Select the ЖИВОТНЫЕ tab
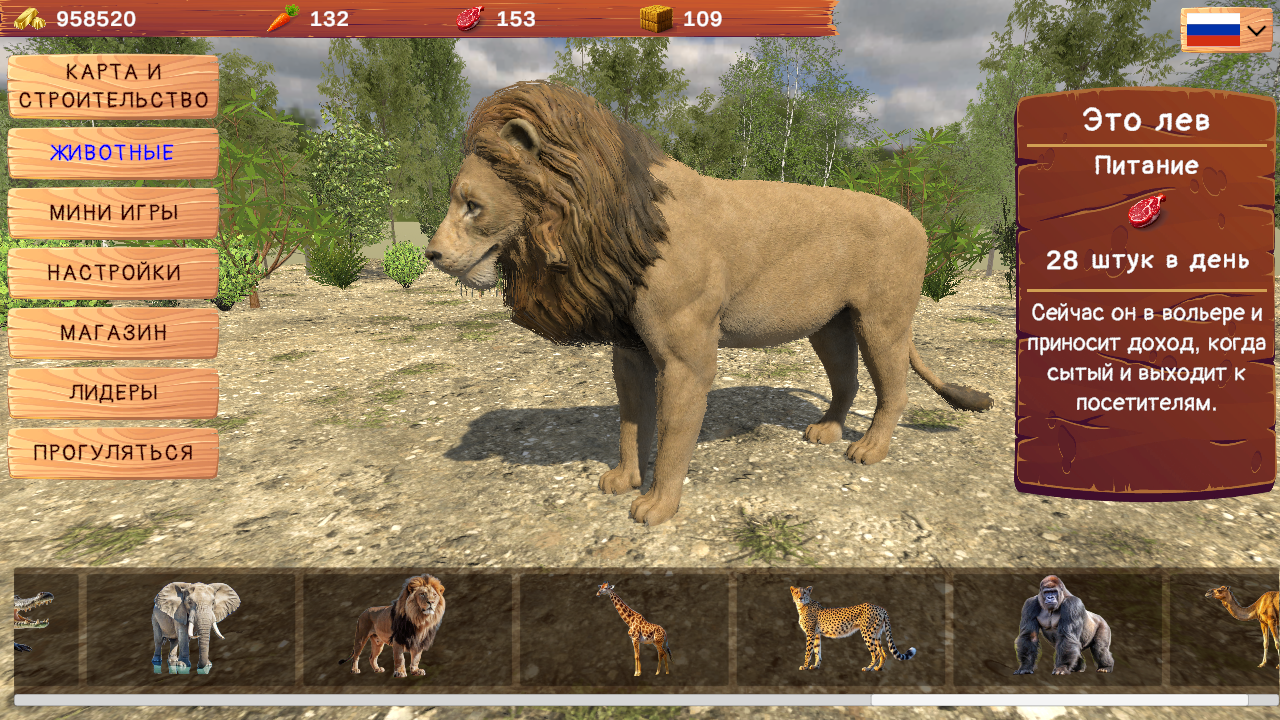This screenshot has width=1280, height=720. pos(112,153)
